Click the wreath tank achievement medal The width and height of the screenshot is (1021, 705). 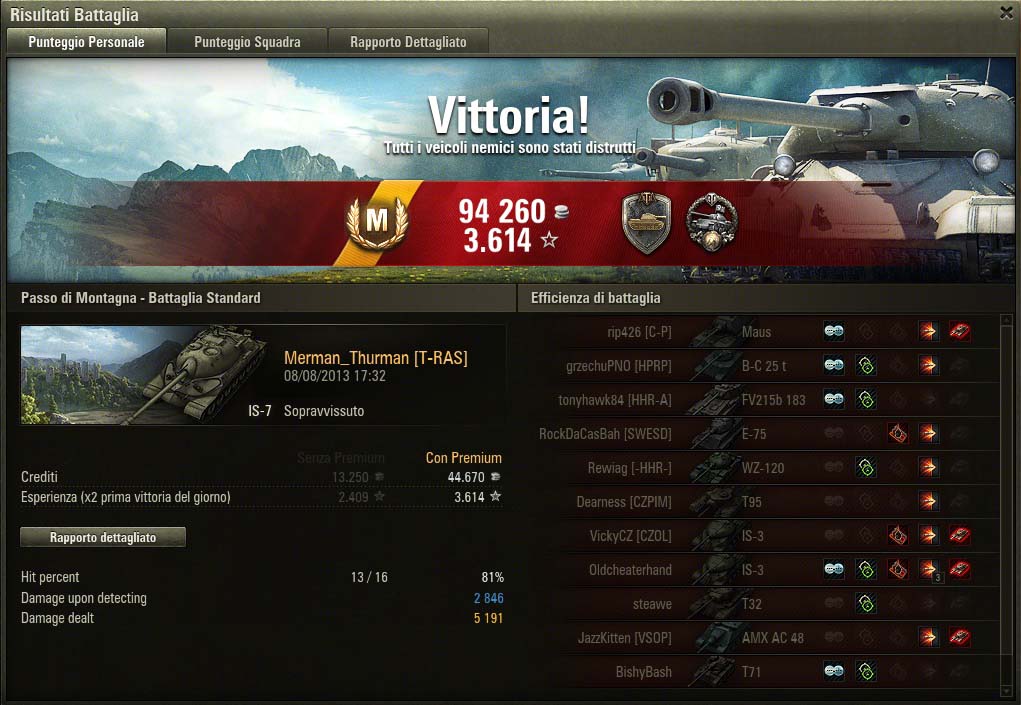pos(711,223)
